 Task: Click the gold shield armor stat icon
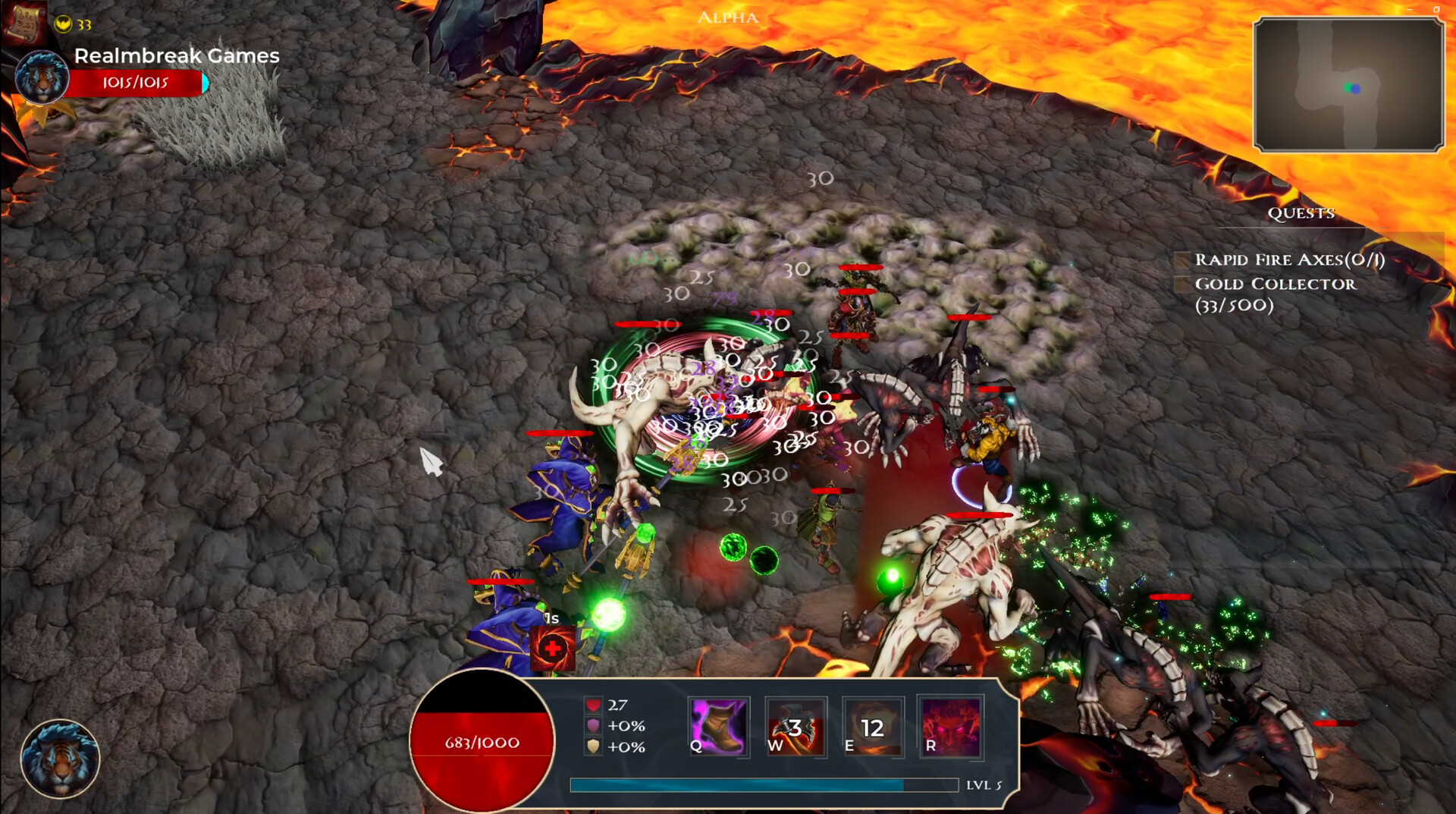592,749
